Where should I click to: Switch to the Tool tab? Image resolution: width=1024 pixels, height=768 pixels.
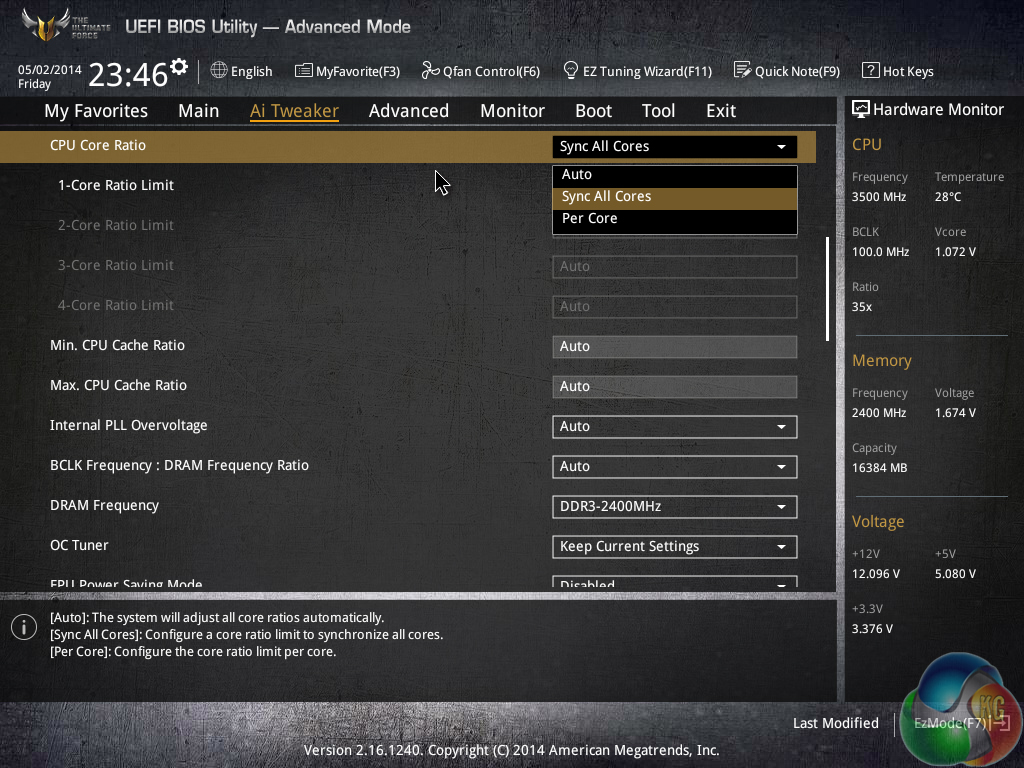coord(658,111)
